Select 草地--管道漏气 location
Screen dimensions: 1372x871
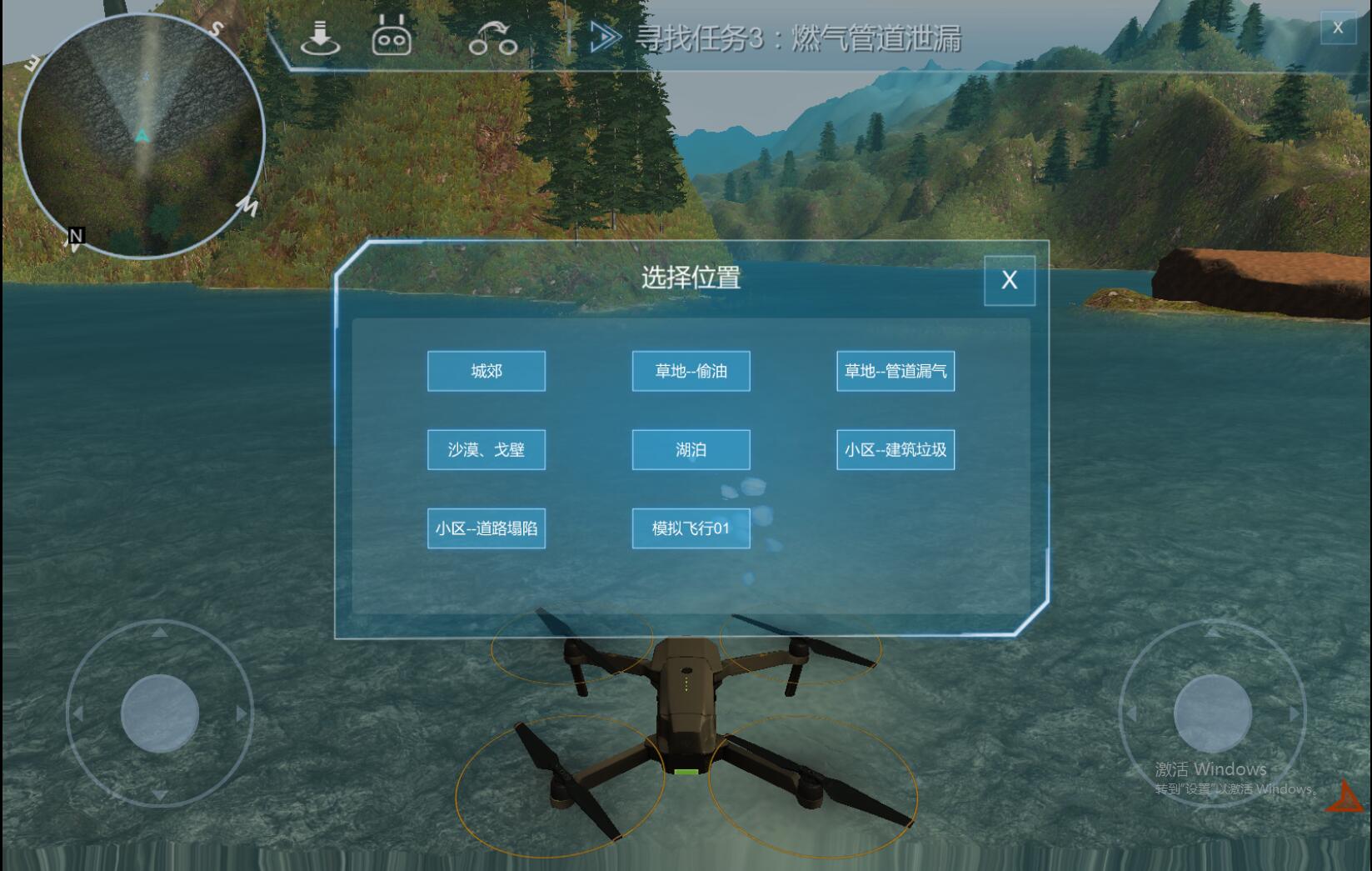coord(896,371)
